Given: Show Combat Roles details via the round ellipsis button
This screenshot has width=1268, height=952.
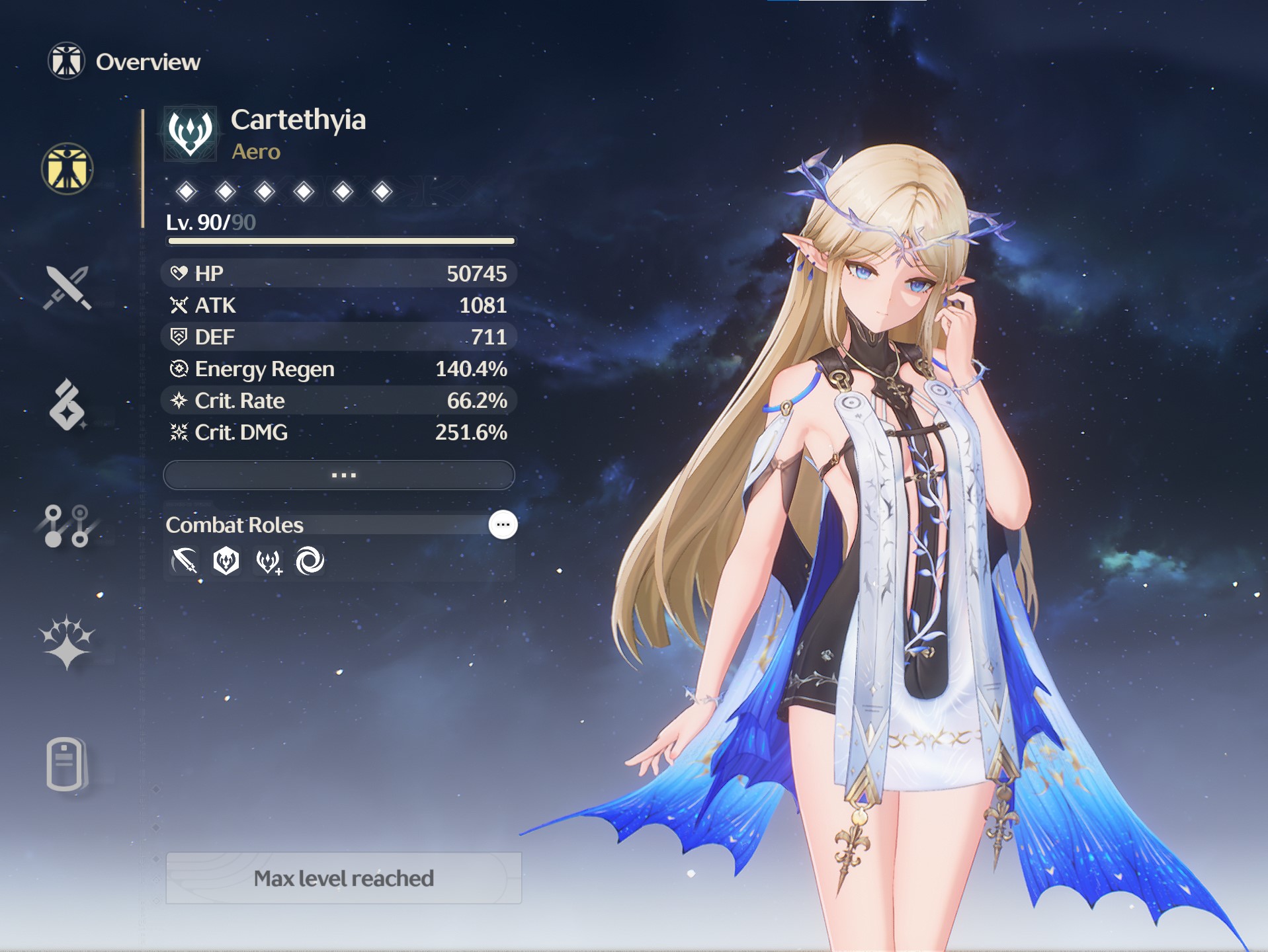Looking at the screenshot, I should point(503,525).
